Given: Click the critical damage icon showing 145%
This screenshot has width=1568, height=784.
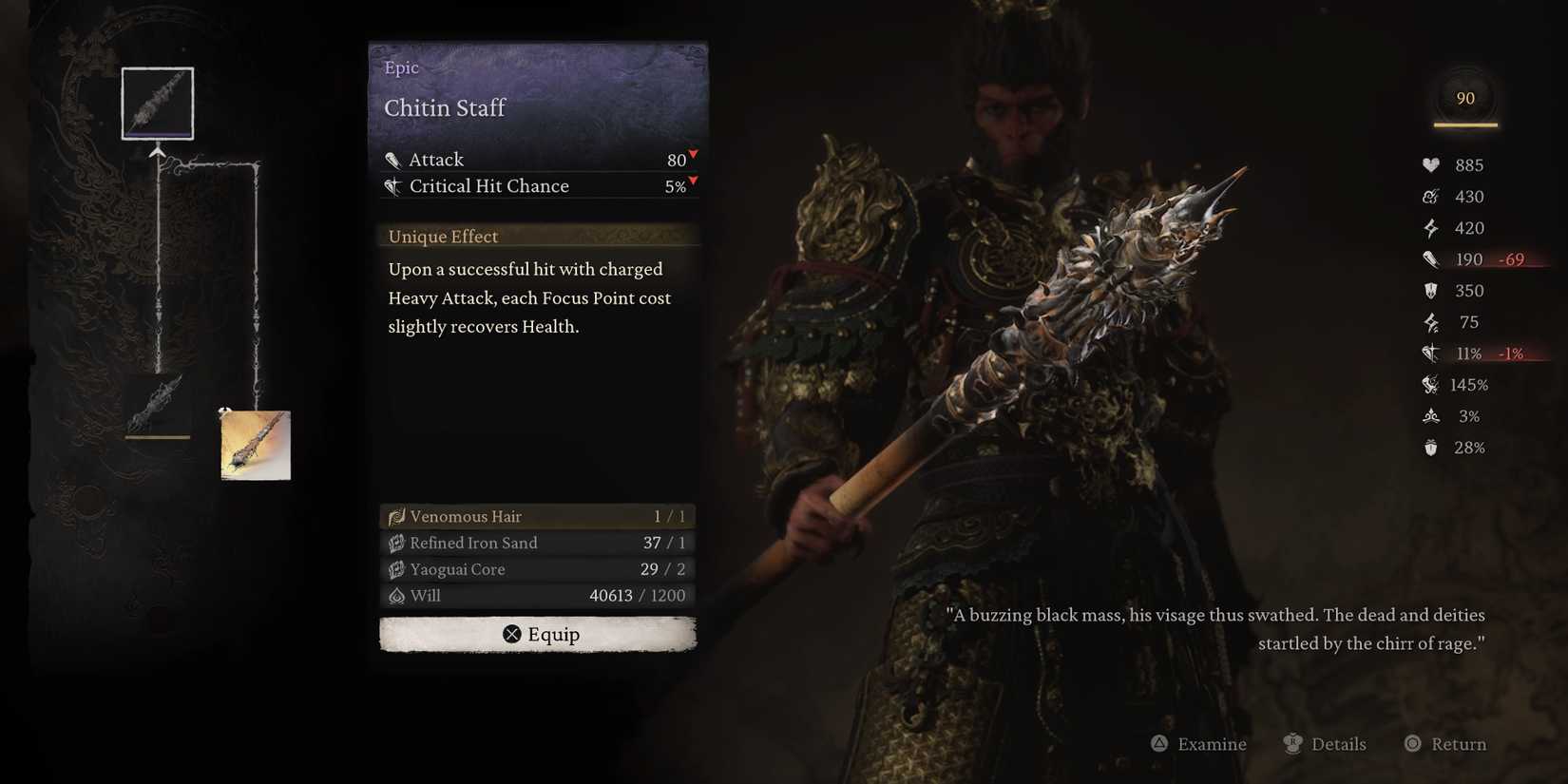Looking at the screenshot, I should click(1430, 384).
